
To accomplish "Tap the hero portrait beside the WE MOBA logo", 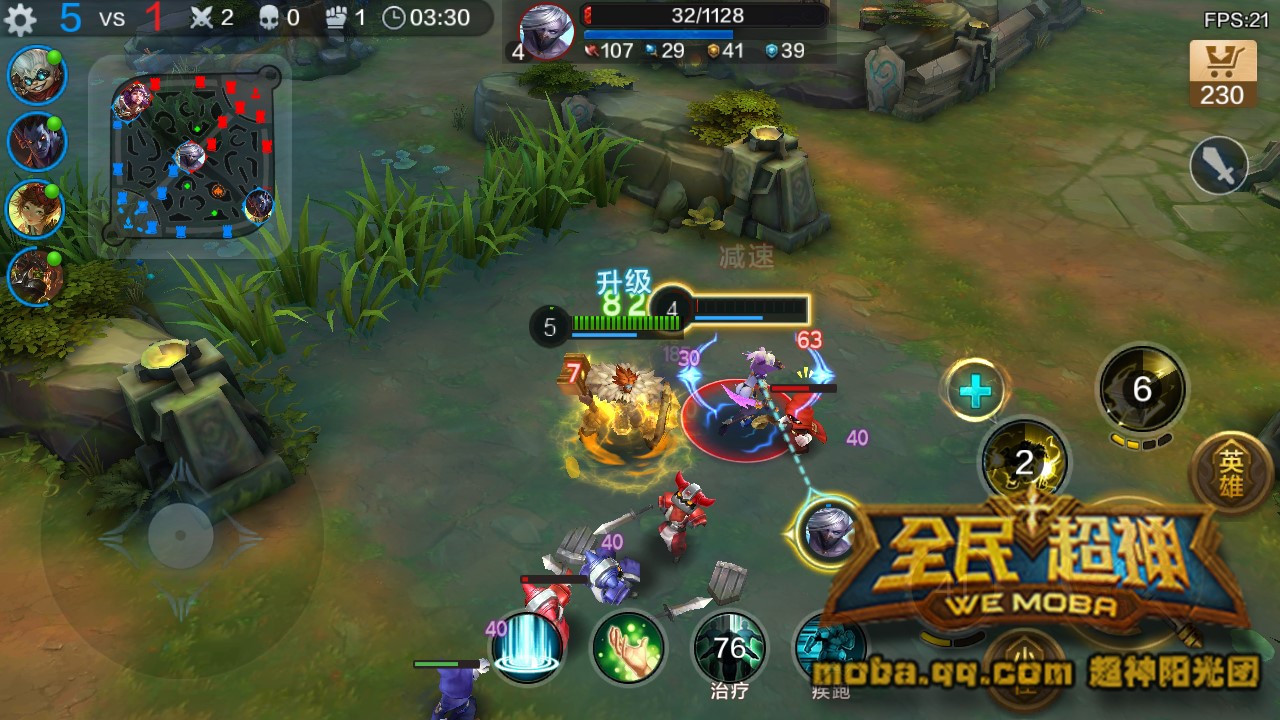I will tap(828, 531).
